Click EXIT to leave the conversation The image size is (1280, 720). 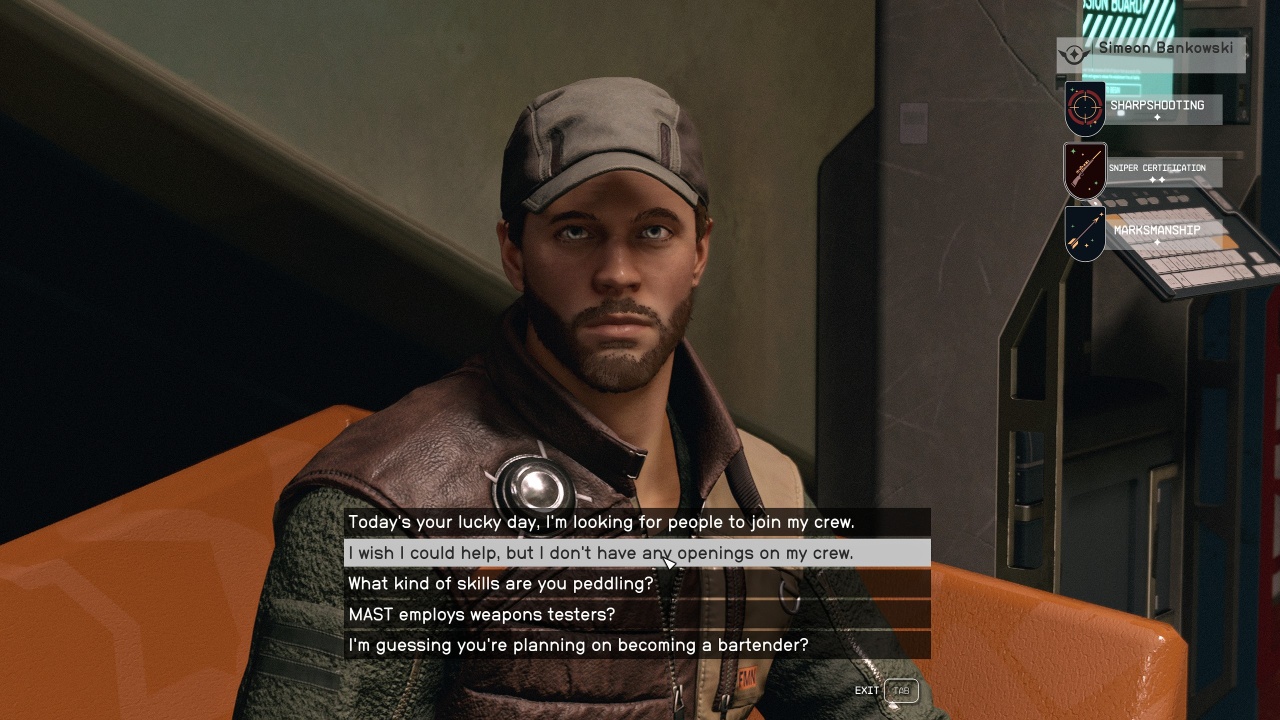865,690
